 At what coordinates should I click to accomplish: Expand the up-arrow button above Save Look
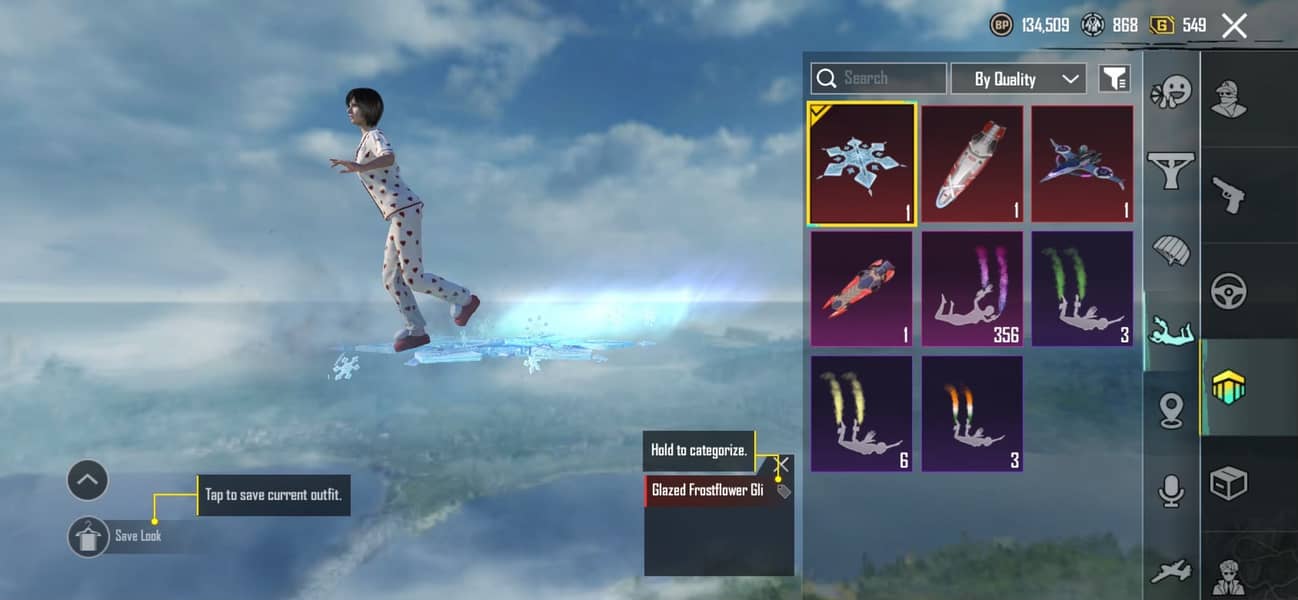click(x=87, y=481)
